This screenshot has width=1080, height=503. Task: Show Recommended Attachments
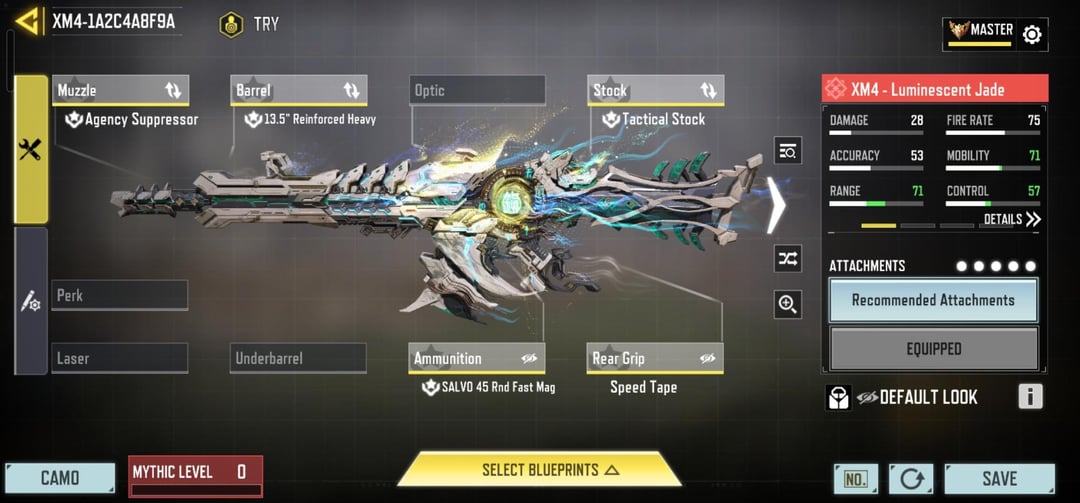(933, 300)
